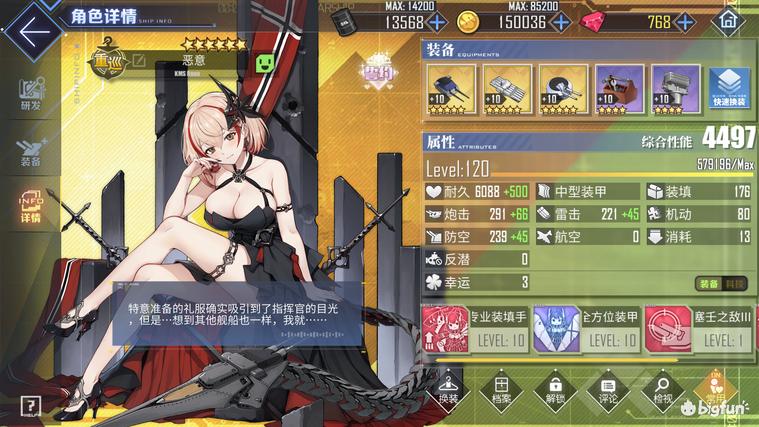This screenshot has height=427, width=759.
Task: Open the 检视 inspect view
Action: pyautogui.click(x=660, y=389)
